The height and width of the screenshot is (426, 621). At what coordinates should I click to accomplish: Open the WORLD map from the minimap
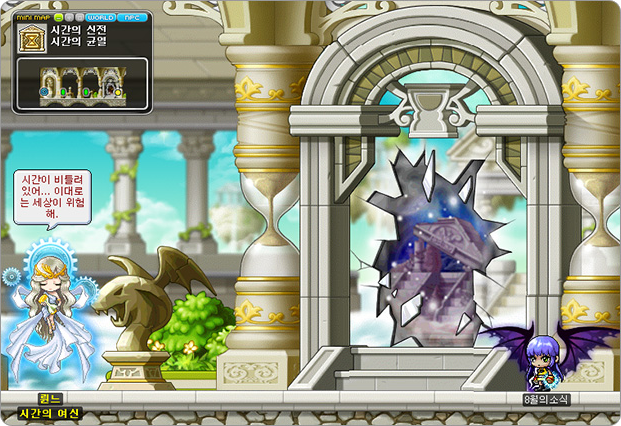pyautogui.click(x=101, y=18)
